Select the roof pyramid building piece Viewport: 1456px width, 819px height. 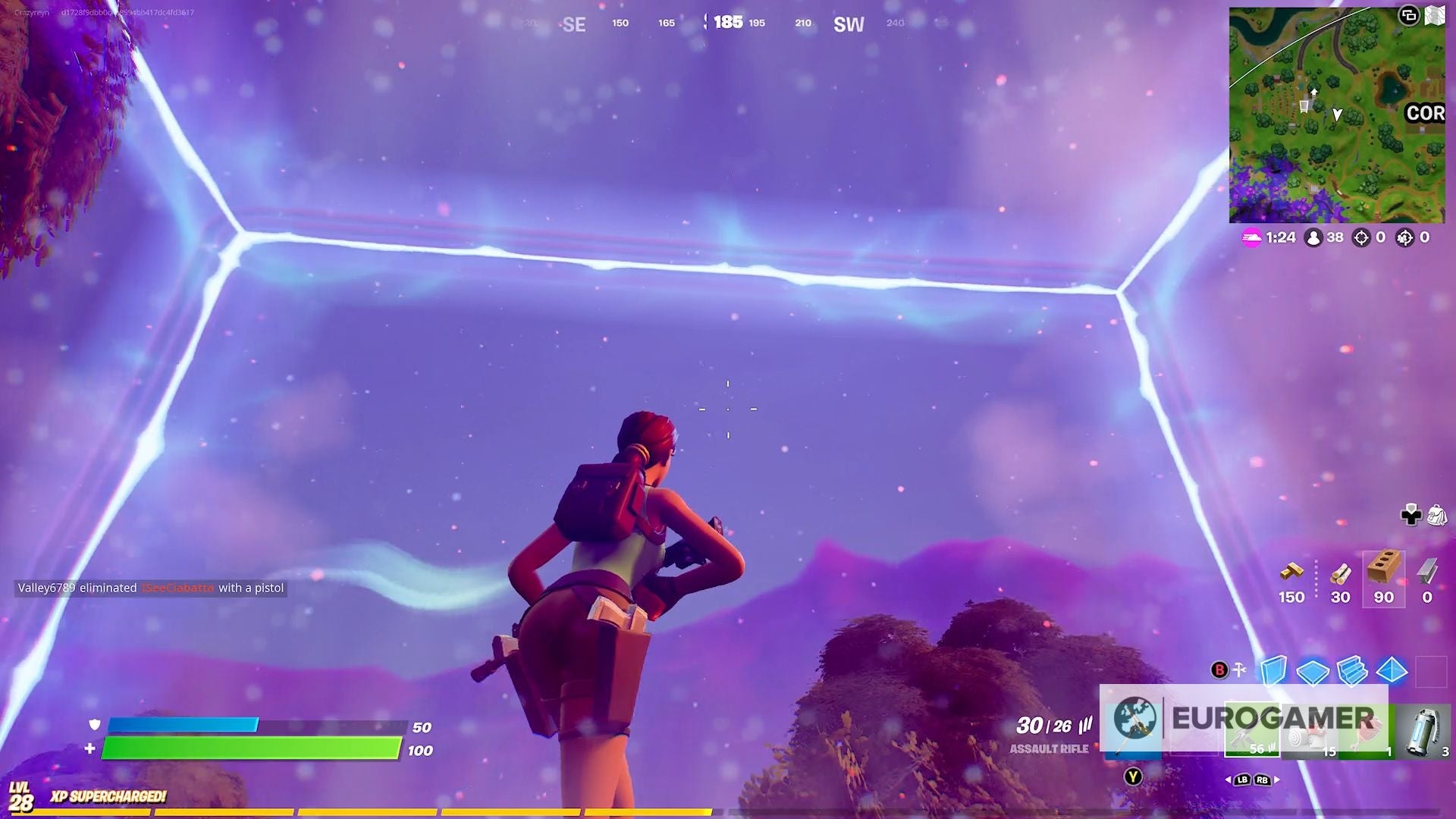[x=1392, y=671]
